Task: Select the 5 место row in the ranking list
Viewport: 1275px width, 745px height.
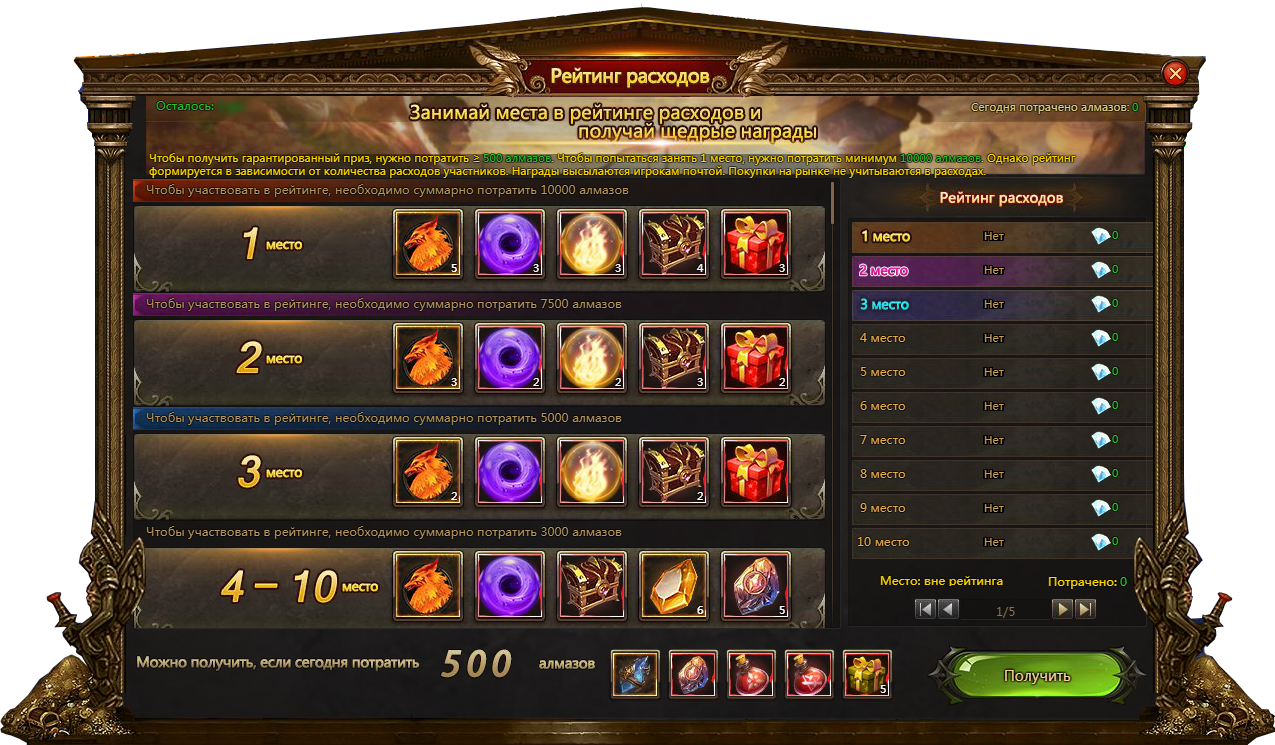Action: pyautogui.click(x=1000, y=372)
